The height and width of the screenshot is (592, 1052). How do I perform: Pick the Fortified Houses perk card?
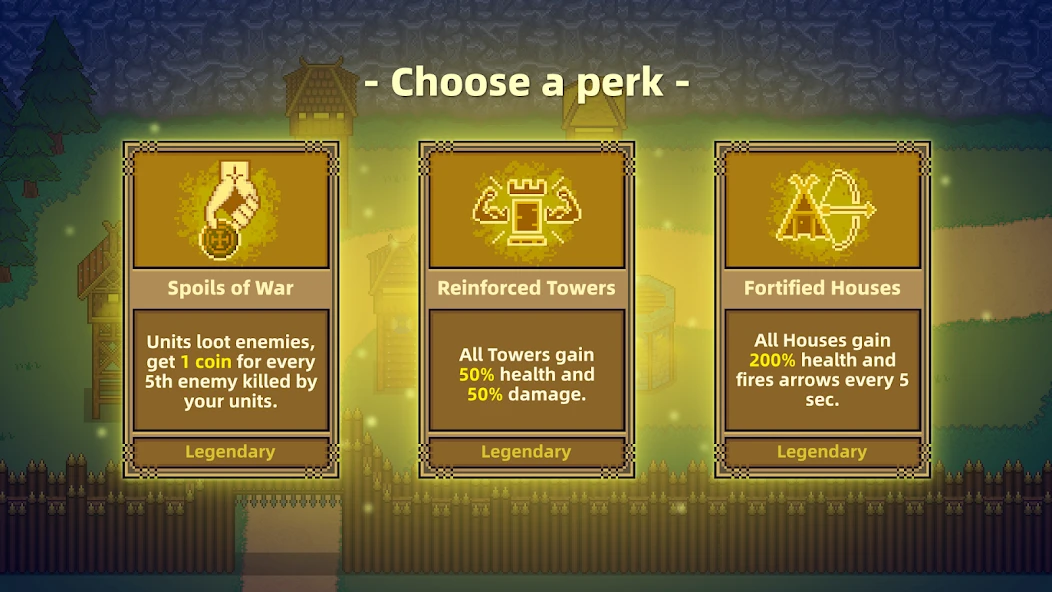tap(822, 310)
